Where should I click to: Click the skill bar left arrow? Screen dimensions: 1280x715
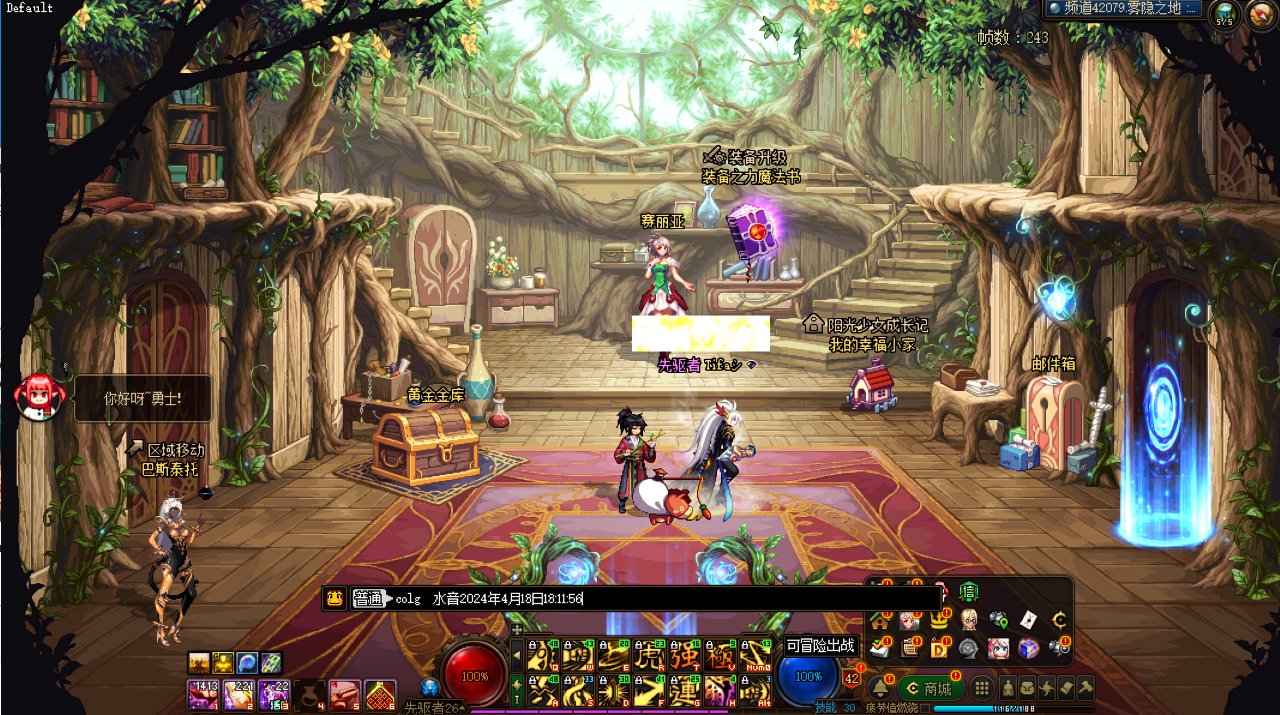tap(517, 654)
